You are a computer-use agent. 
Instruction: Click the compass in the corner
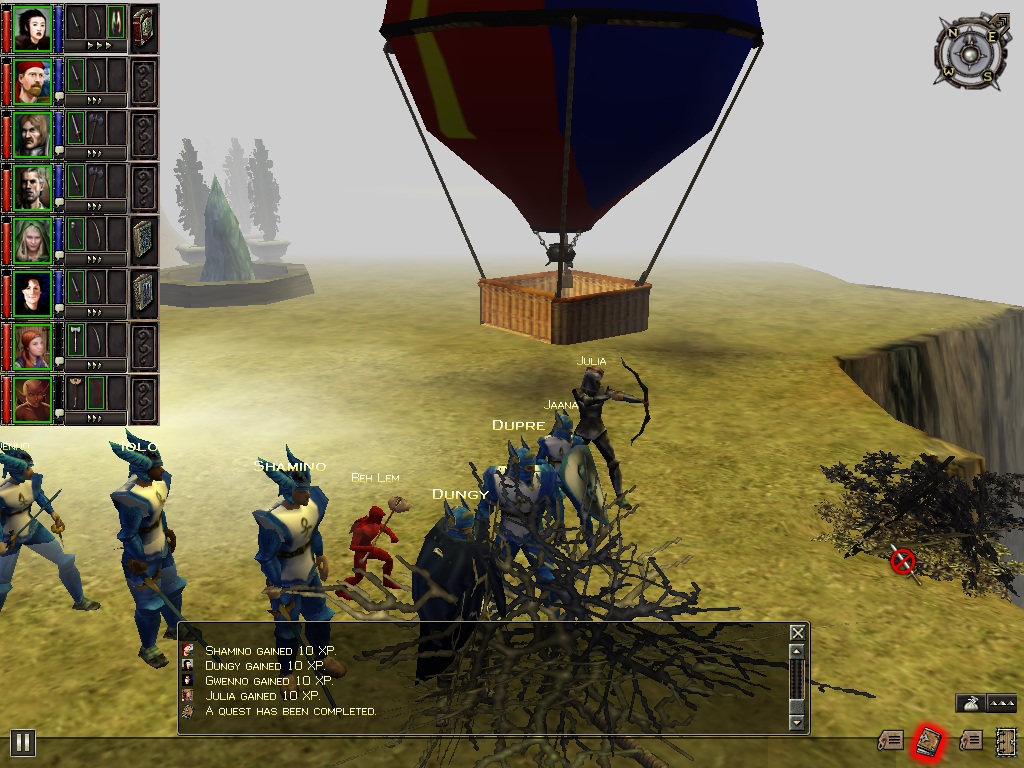[969, 51]
